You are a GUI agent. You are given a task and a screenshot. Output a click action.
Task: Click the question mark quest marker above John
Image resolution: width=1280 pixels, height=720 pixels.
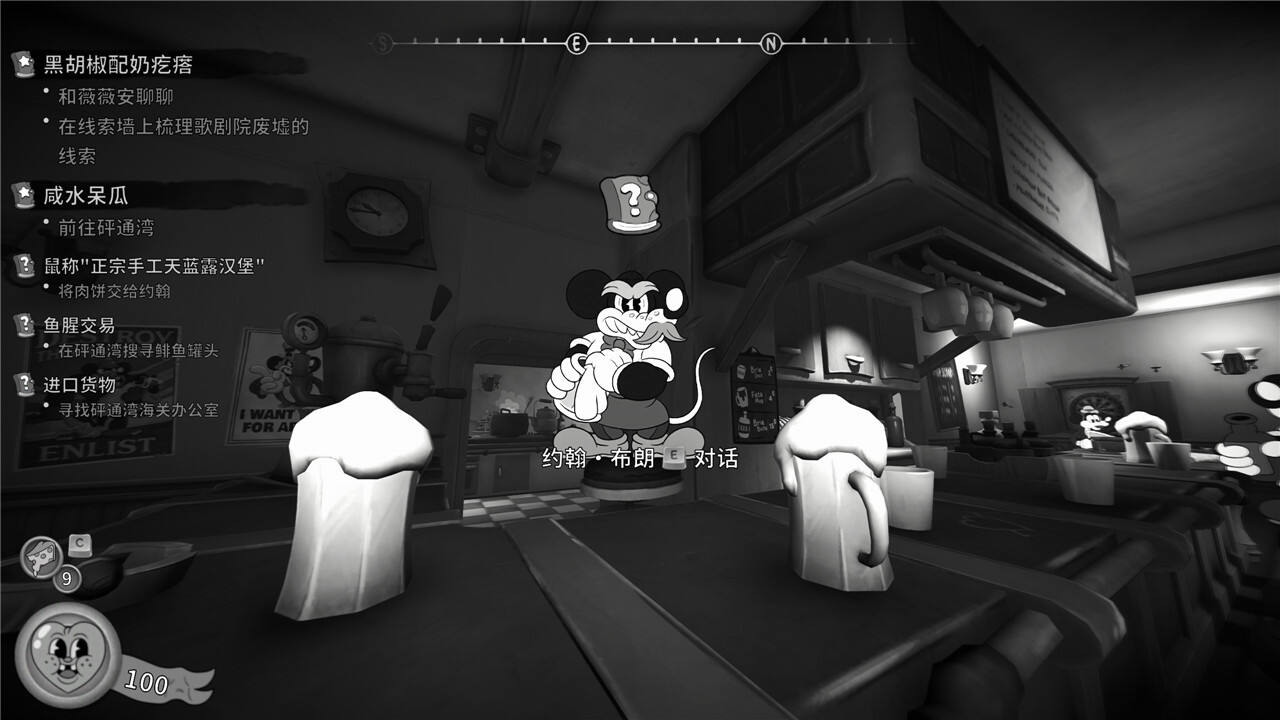(632, 204)
